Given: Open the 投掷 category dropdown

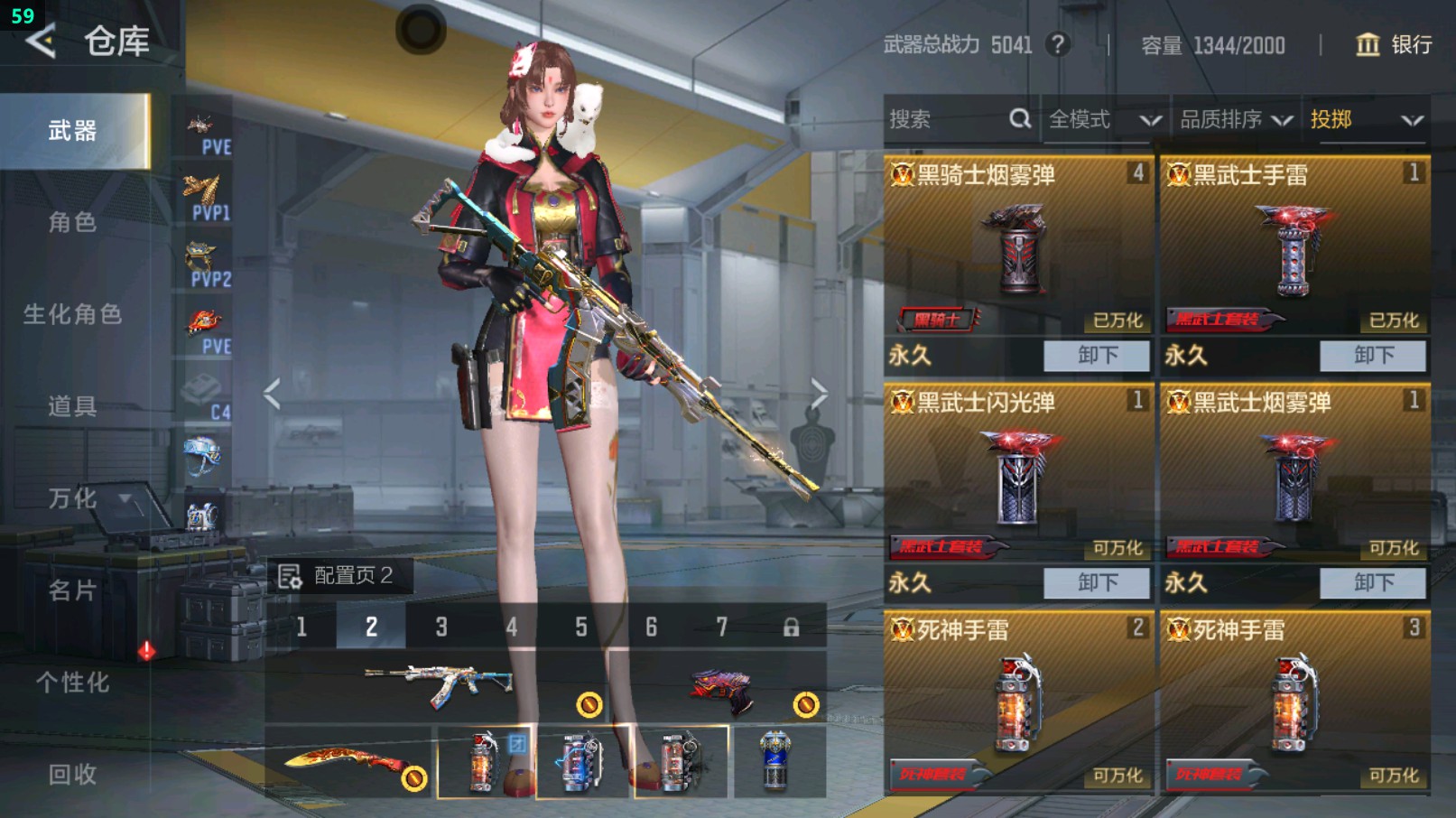Looking at the screenshot, I should click(x=1368, y=118).
